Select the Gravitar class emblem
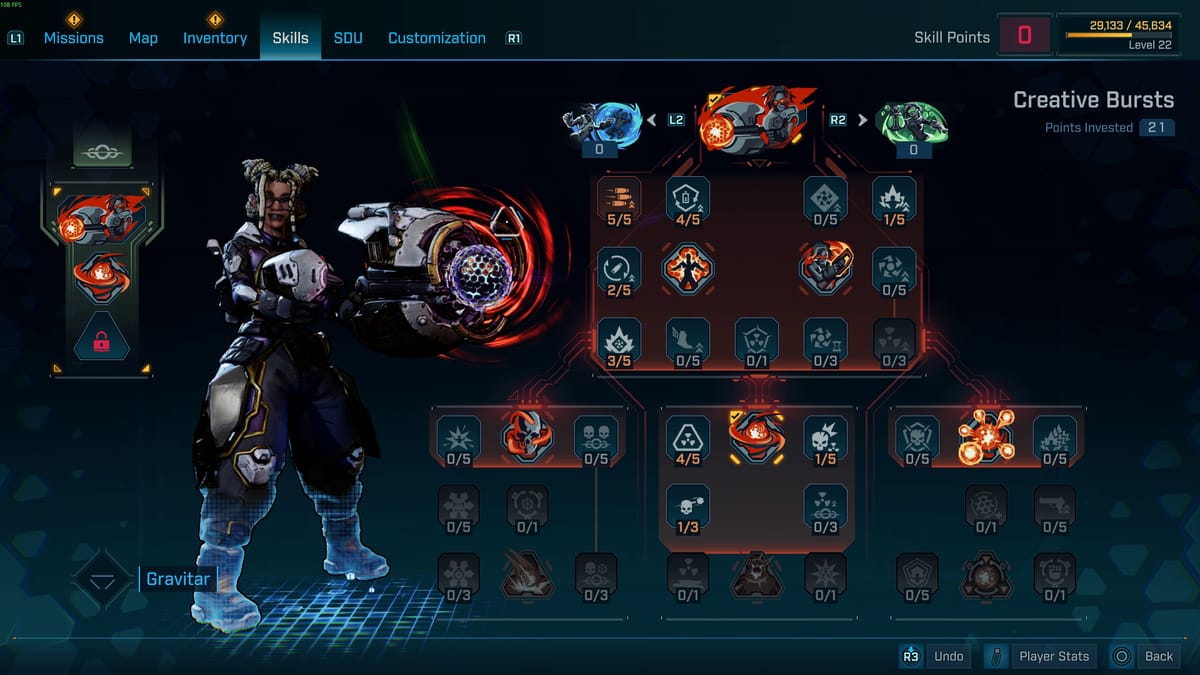This screenshot has height=675, width=1200. tap(102, 580)
